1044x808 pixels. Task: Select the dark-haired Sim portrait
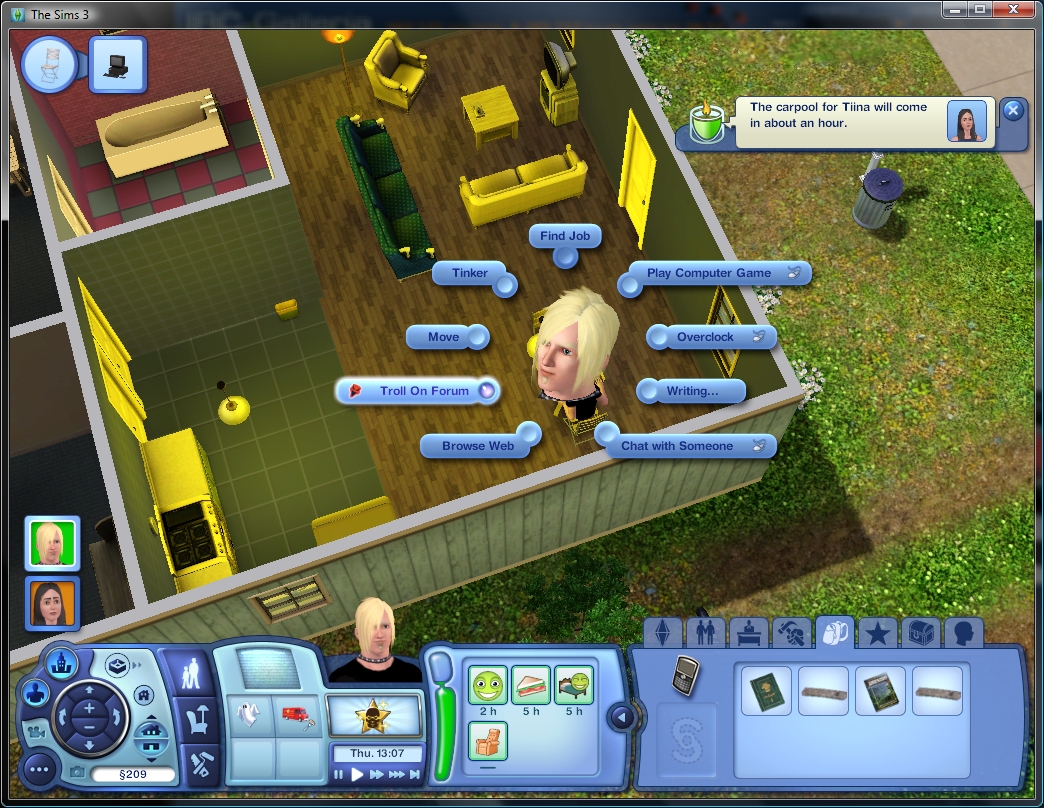point(52,603)
